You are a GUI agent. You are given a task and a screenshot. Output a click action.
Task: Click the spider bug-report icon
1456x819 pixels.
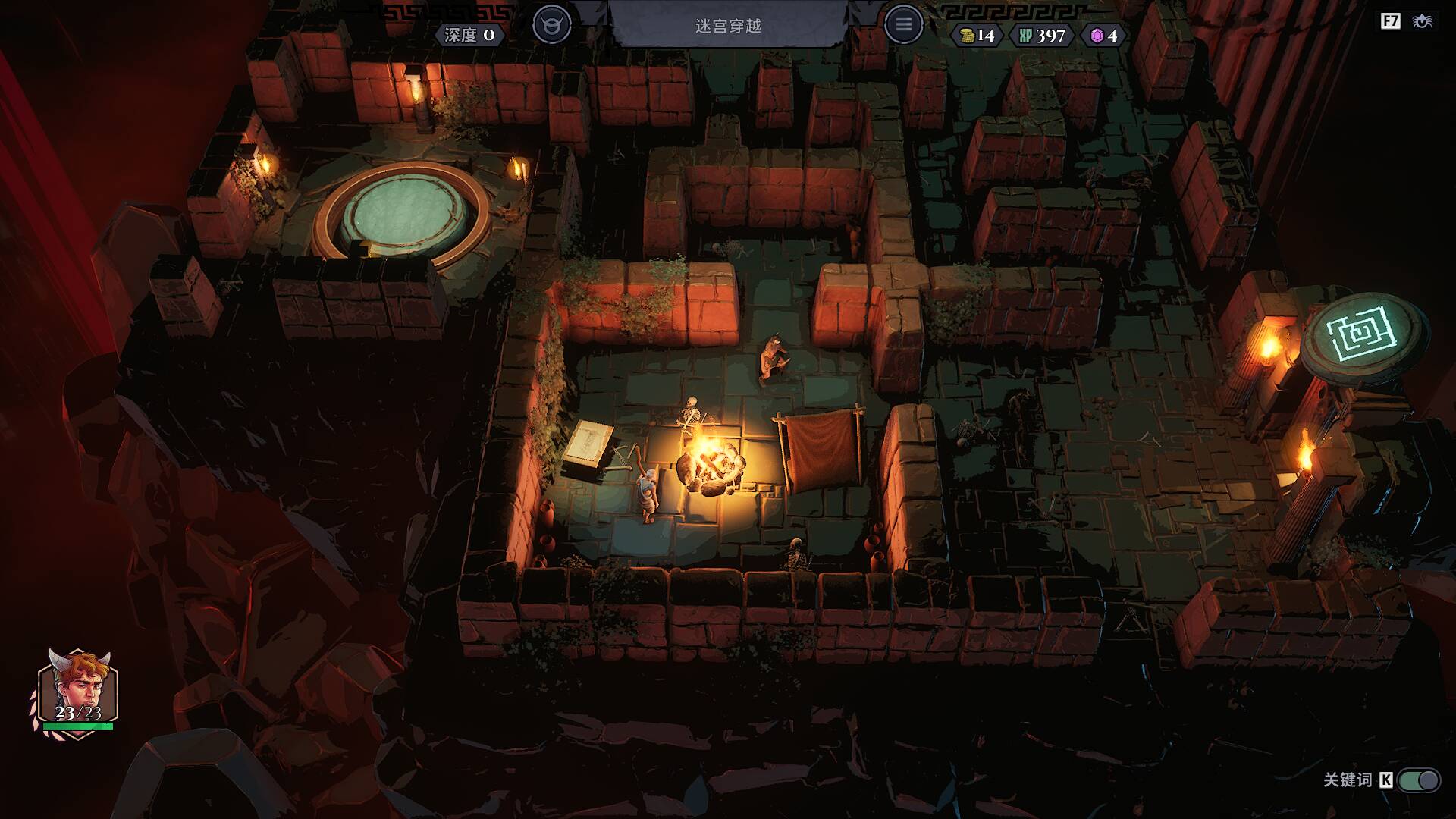1423,21
